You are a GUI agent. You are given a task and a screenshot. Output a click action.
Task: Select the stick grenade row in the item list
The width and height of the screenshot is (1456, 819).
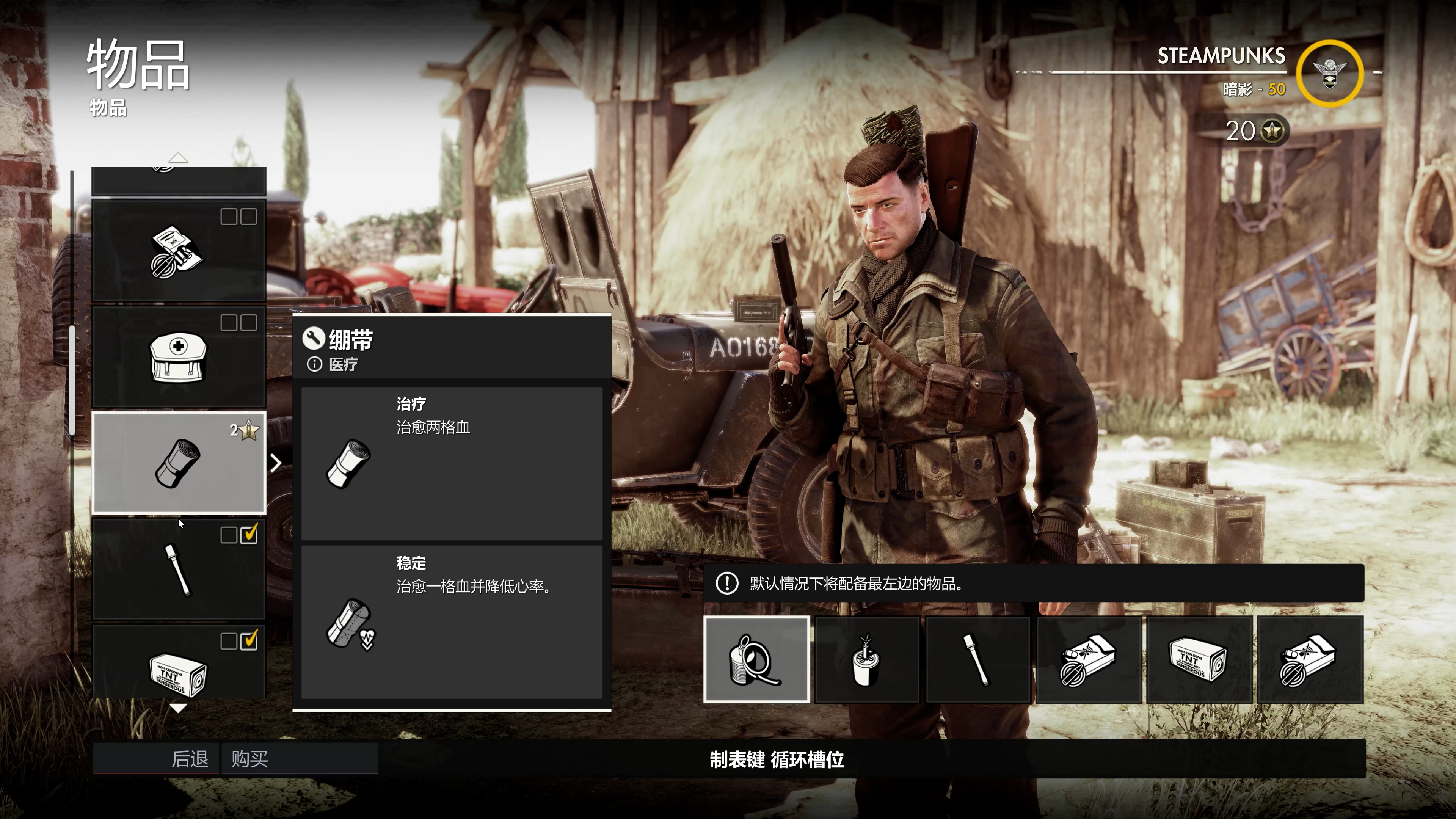point(179,569)
